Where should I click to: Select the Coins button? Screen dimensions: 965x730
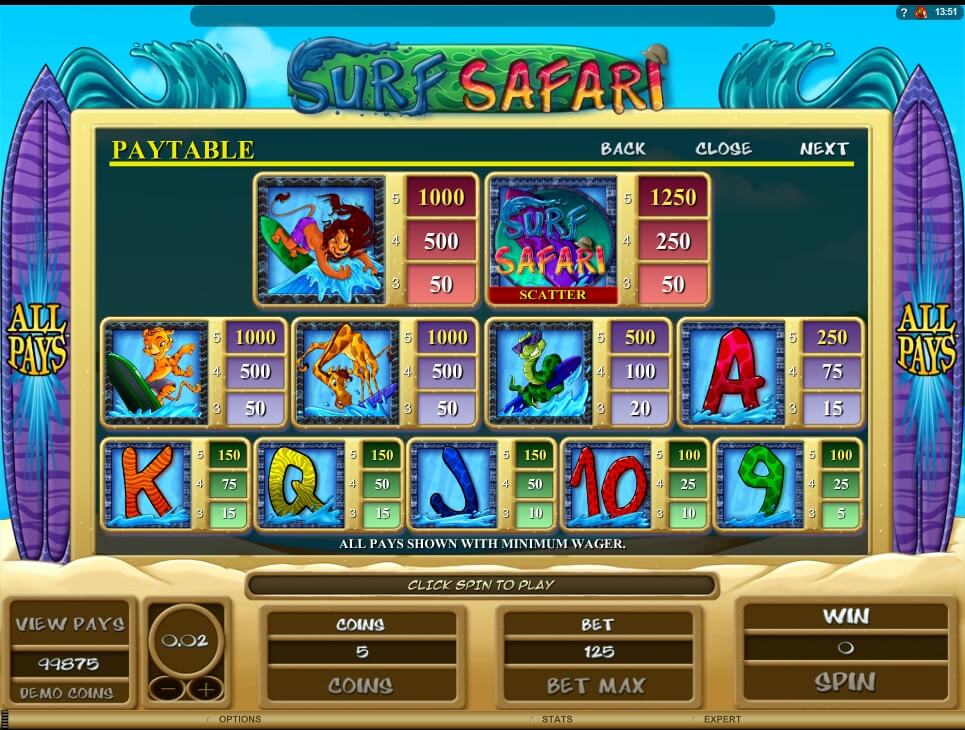click(x=360, y=686)
